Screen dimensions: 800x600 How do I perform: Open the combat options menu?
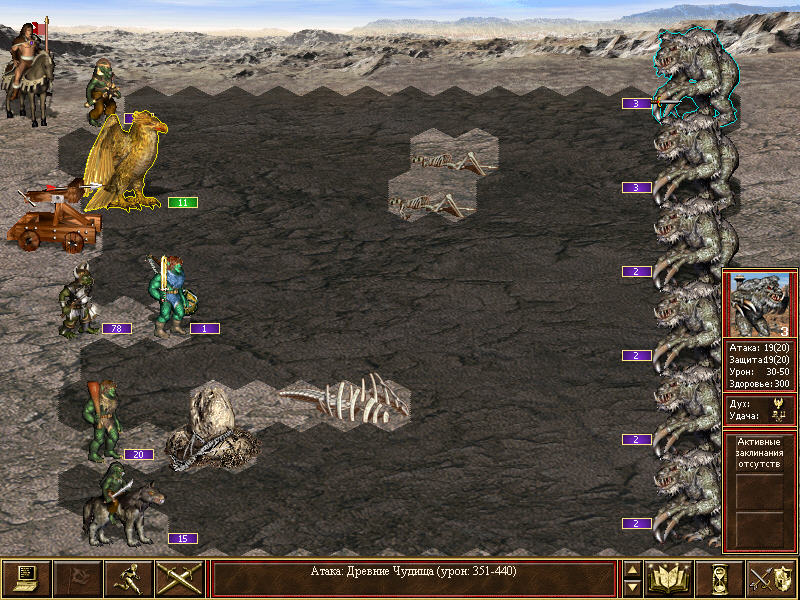26,578
